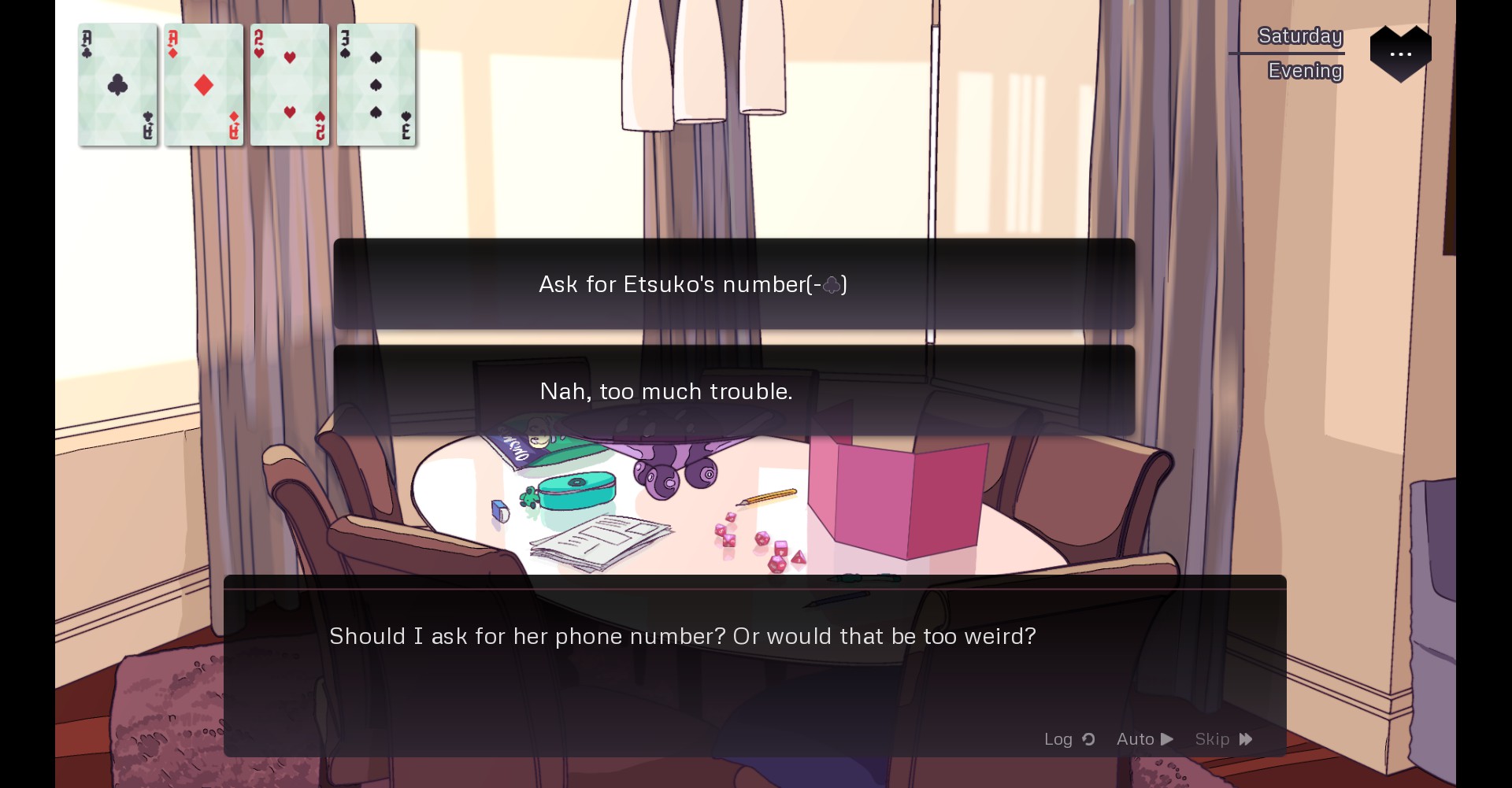Select the Ace of Diamonds card

point(204,85)
